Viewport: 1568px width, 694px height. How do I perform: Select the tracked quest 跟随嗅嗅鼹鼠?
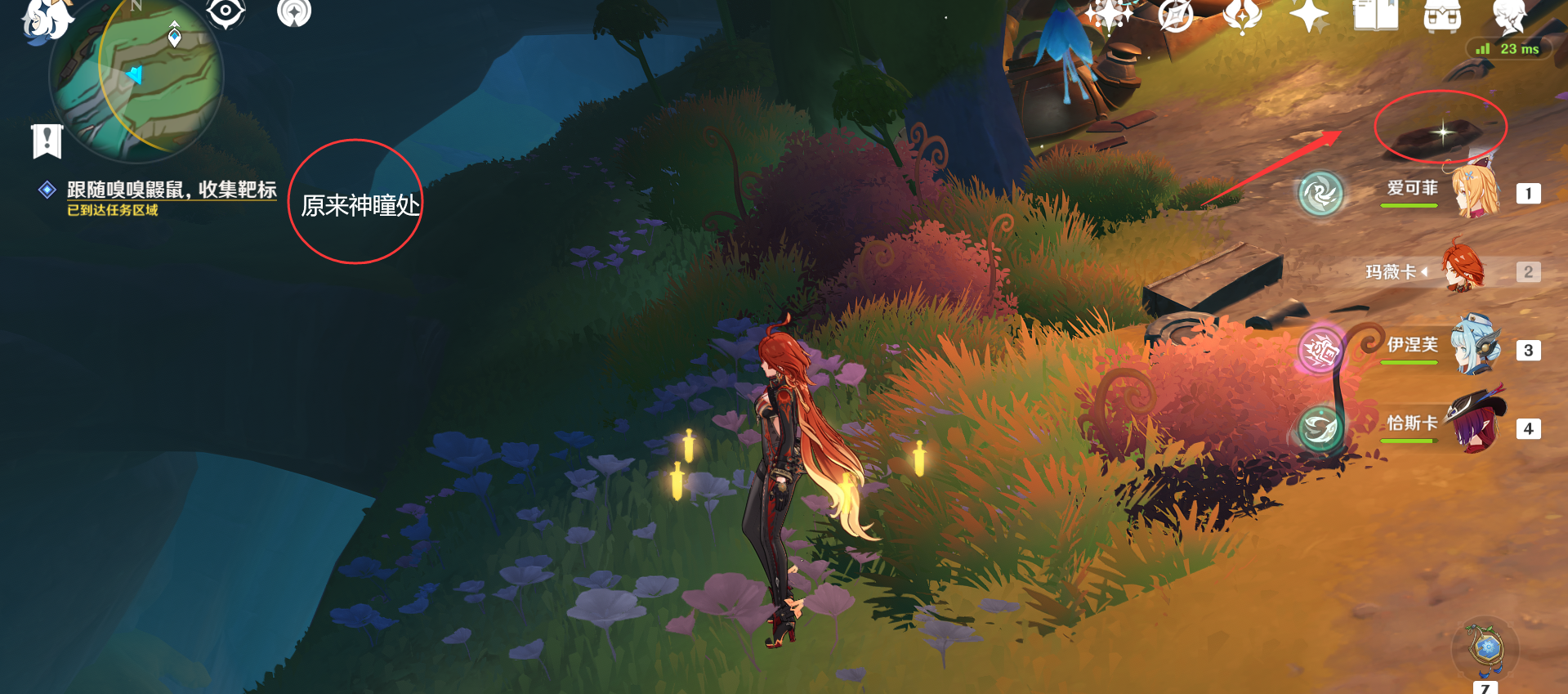point(172,190)
